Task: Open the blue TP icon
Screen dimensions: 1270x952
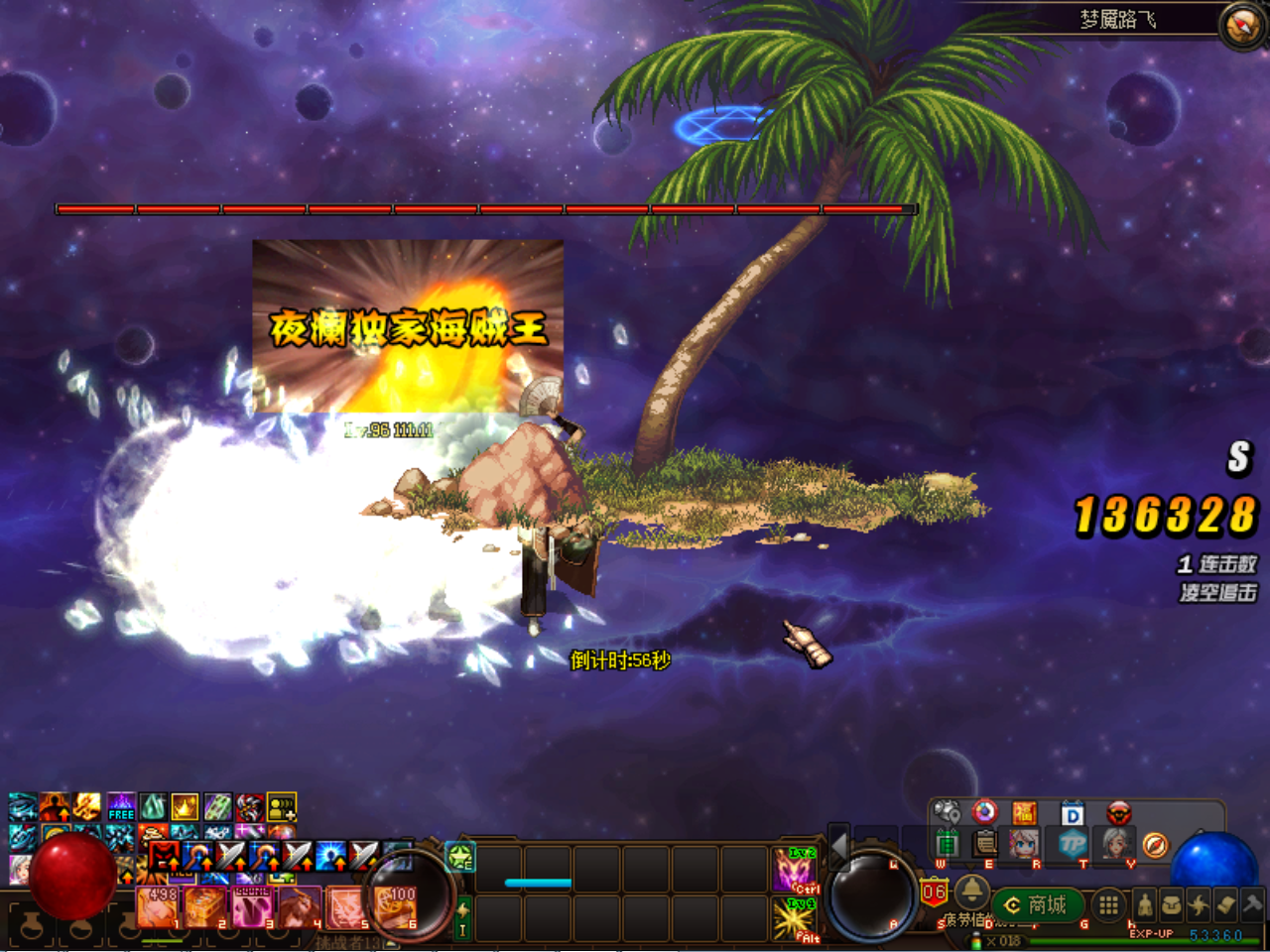Action: tap(1073, 844)
